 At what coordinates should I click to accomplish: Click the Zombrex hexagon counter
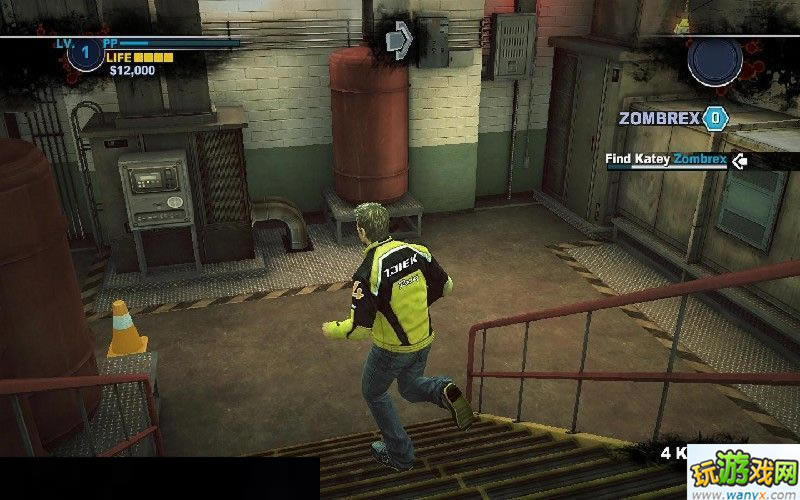pos(715,118)
